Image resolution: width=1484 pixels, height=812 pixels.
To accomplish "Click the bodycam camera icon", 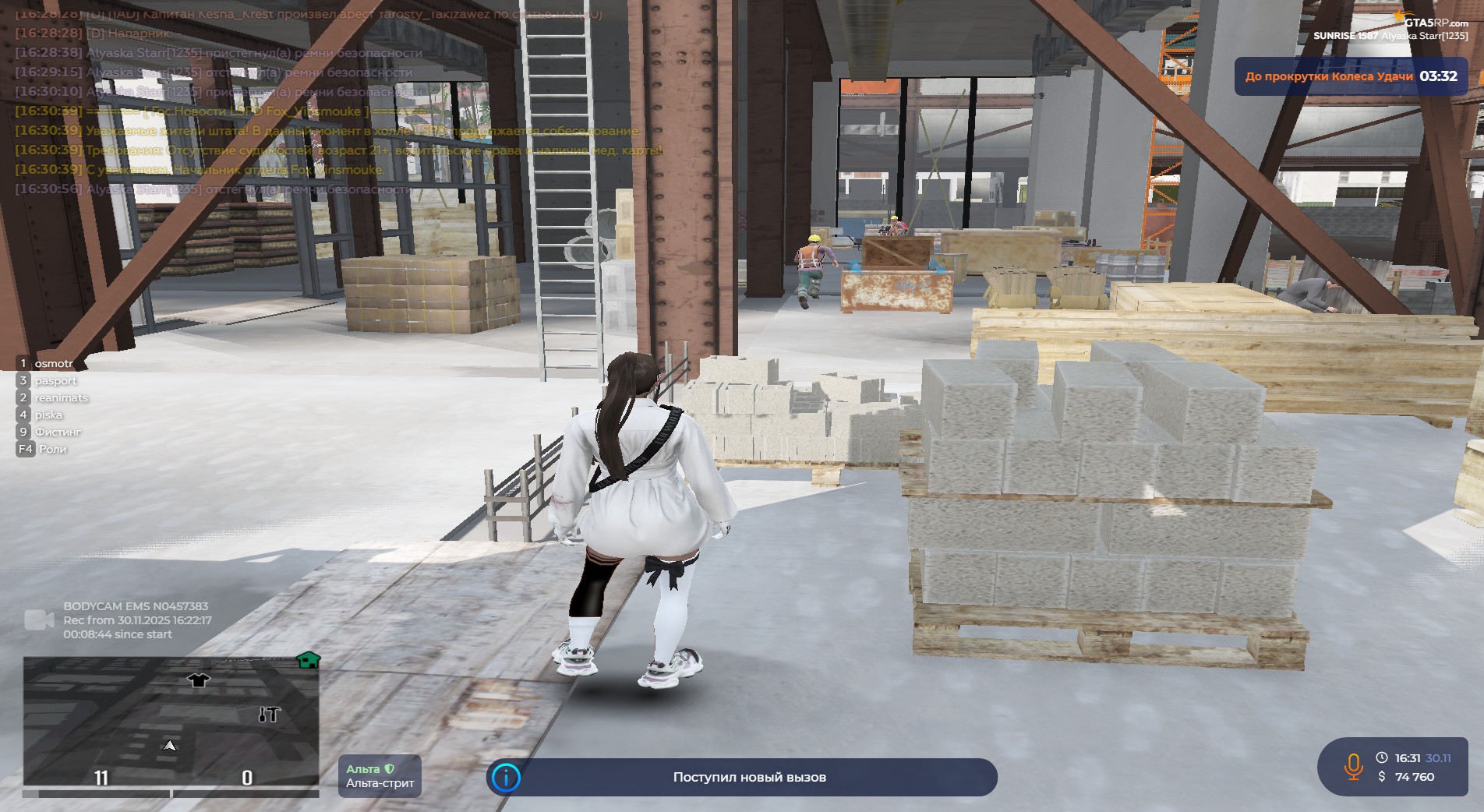I will [39, 620].
